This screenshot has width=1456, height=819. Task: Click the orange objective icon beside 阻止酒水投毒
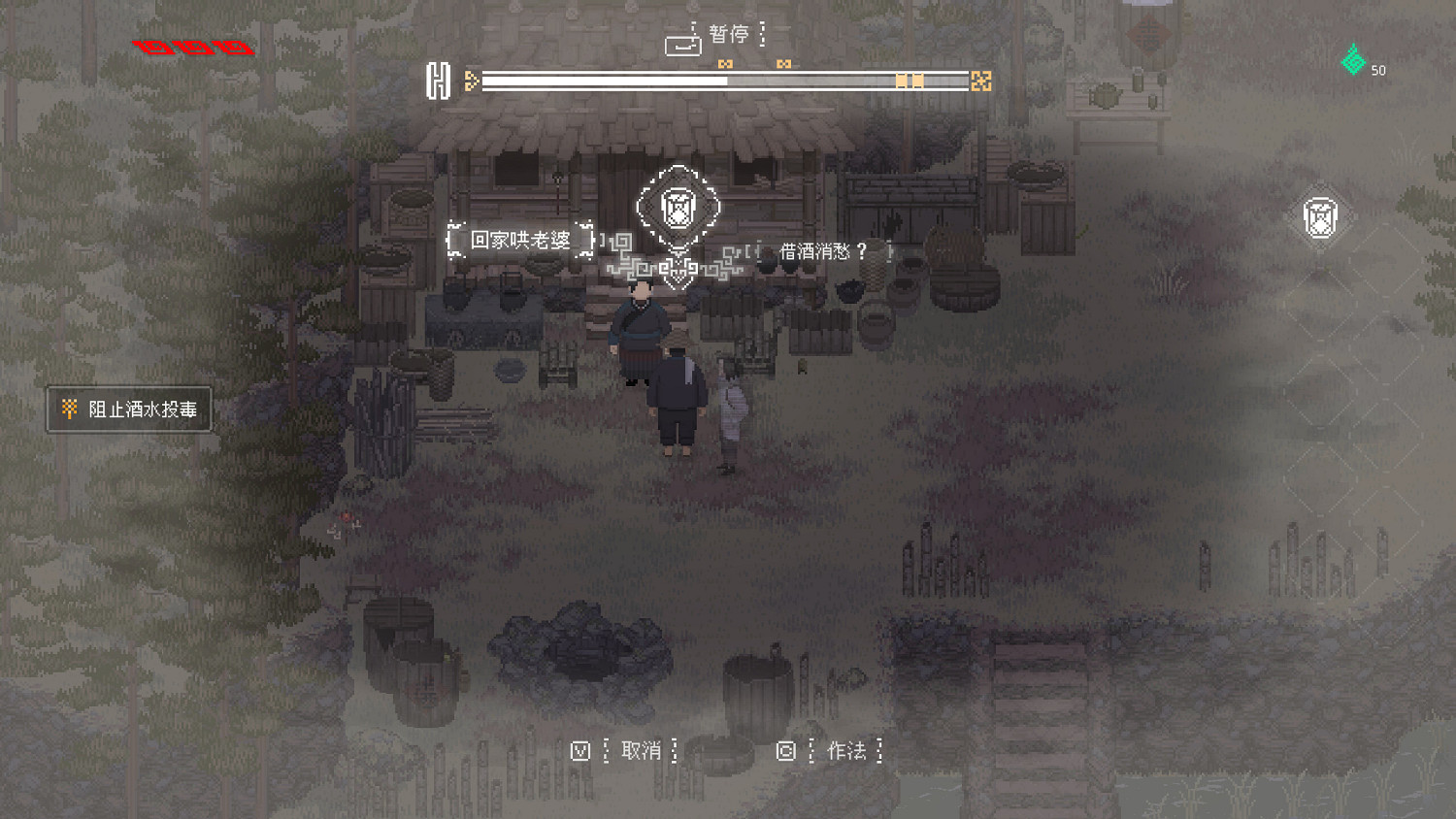tap(68, 409)
